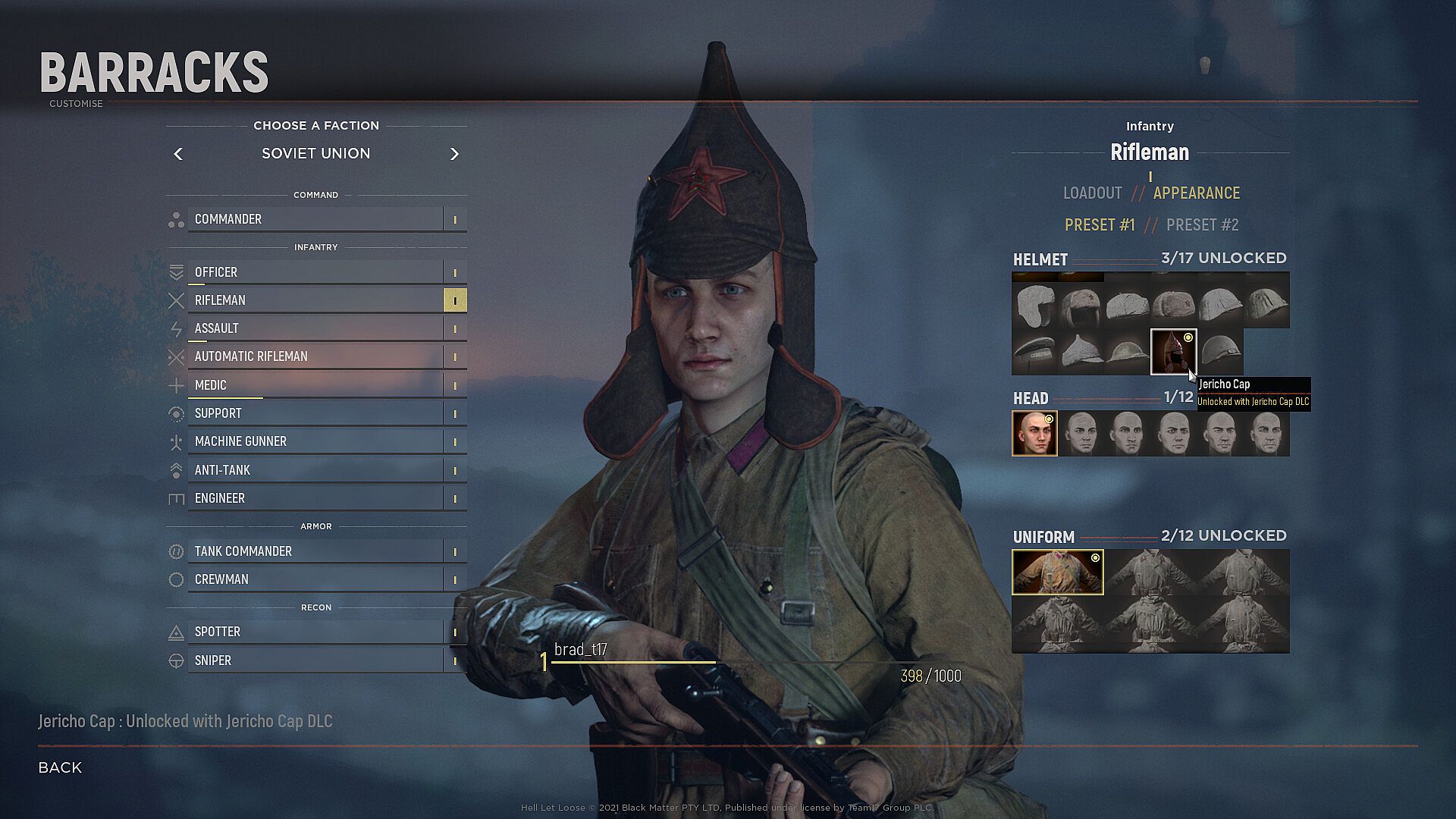Pick the Crewman role
The width and height of the screenshot is (1456, 819).
pos(315,579)
